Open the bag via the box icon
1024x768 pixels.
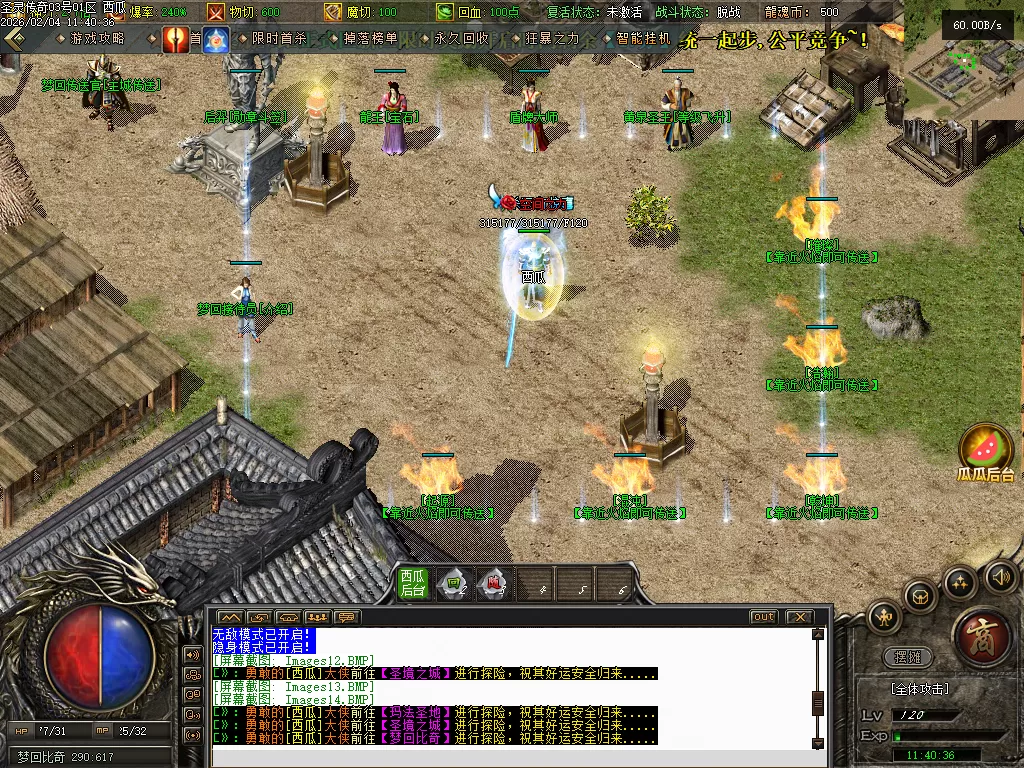919,596
